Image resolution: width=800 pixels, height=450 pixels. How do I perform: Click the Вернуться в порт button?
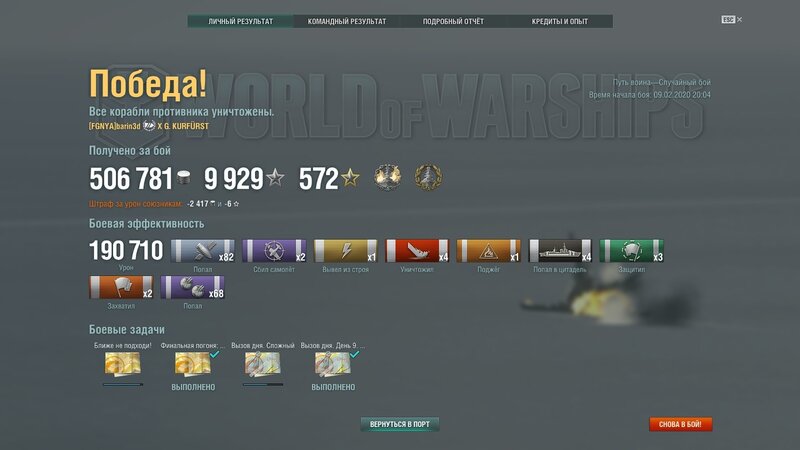(x=400, y=424)
